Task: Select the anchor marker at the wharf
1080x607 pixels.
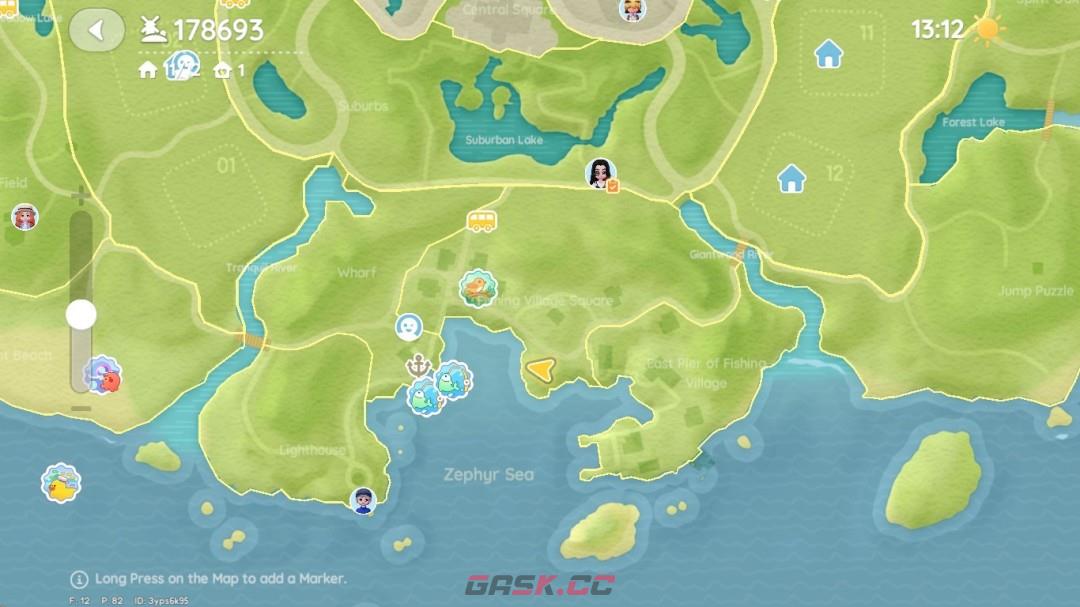Action: (x=417, y=365)
